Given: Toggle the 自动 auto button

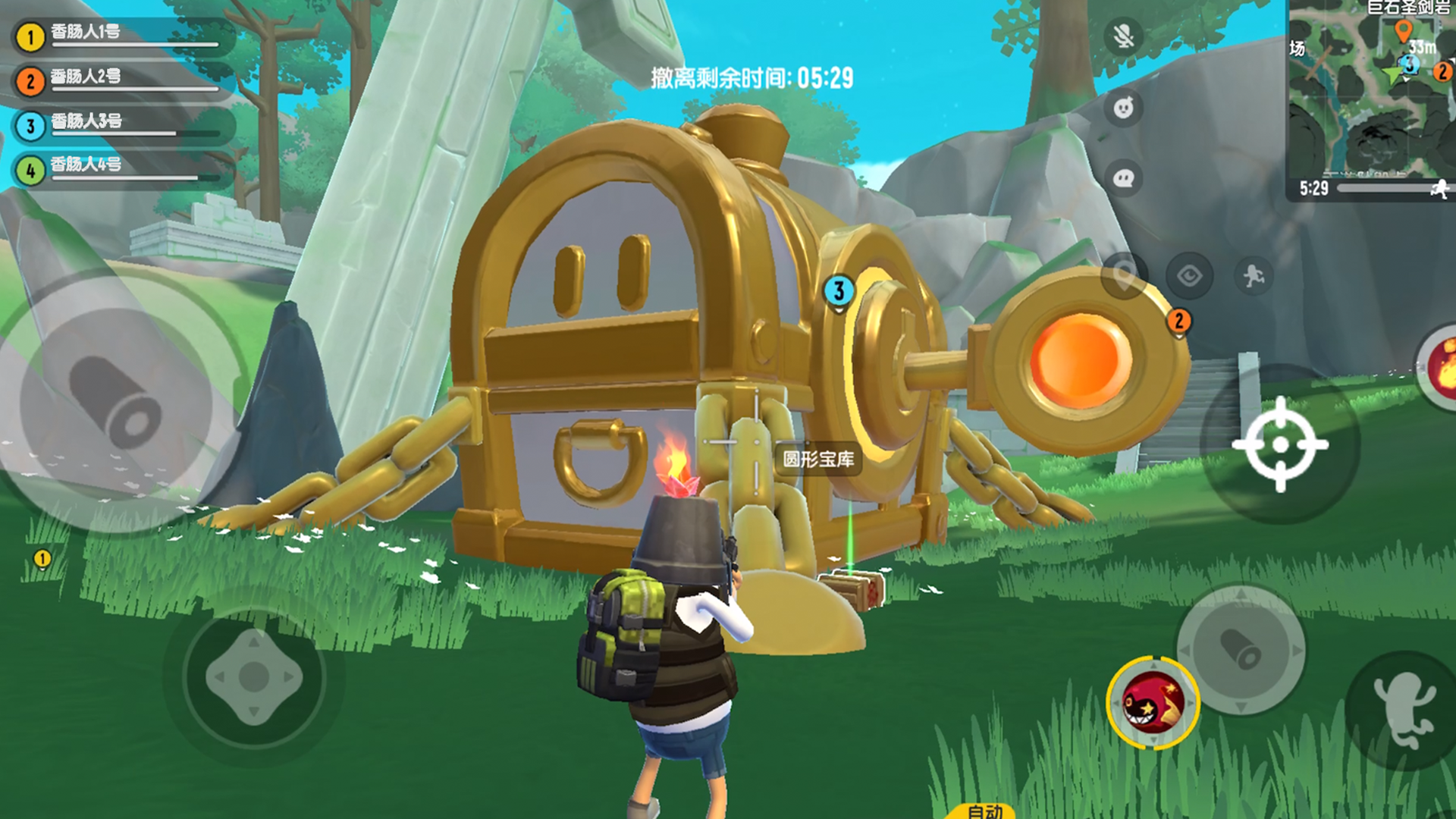Looking at the screenshot, I should coord(985,811).
